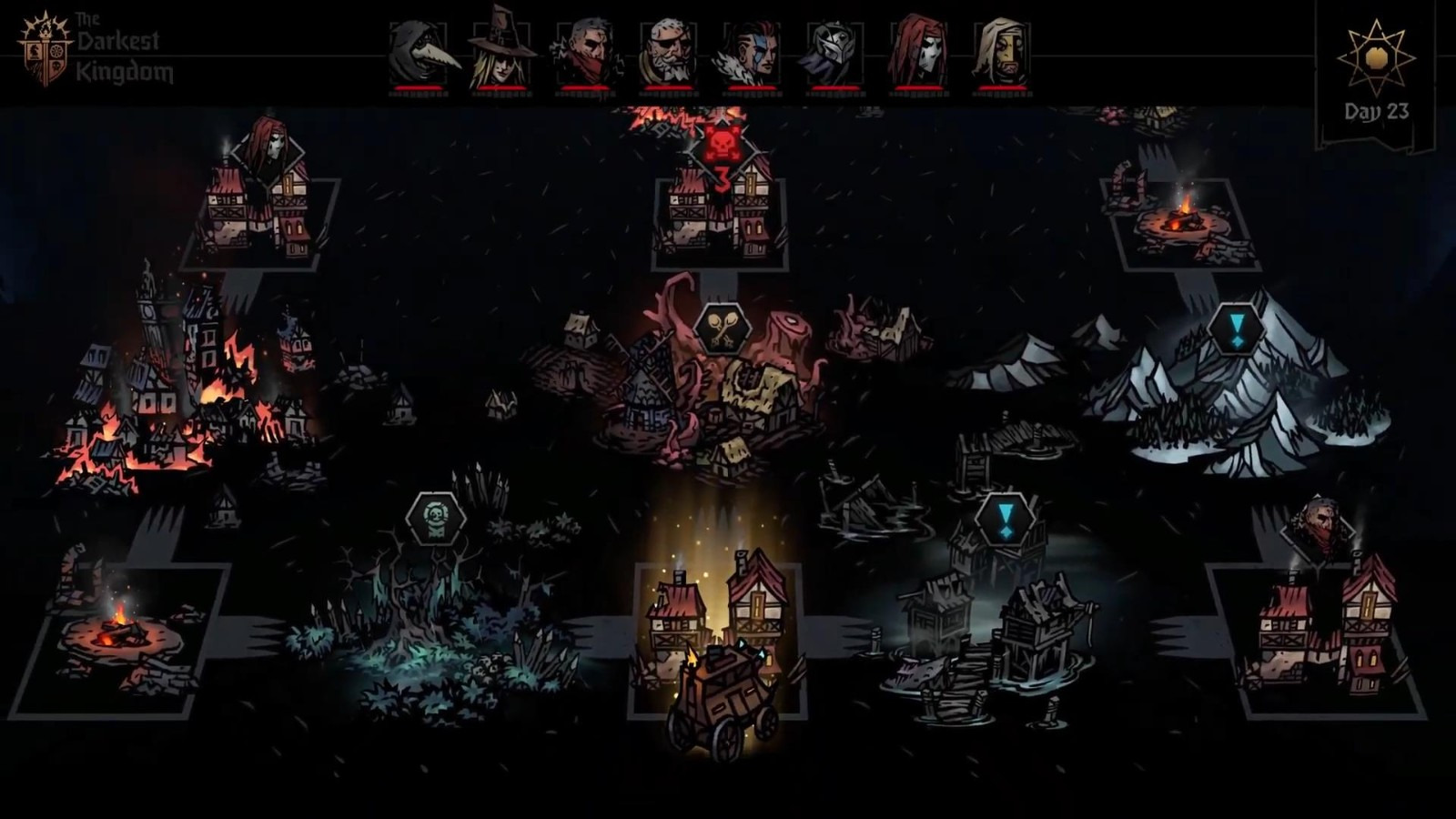This screenshot has width=1456, height=819.
Task: Click the Highwayman marker above the right-hand inn
Action: [x=1320, y=525]
